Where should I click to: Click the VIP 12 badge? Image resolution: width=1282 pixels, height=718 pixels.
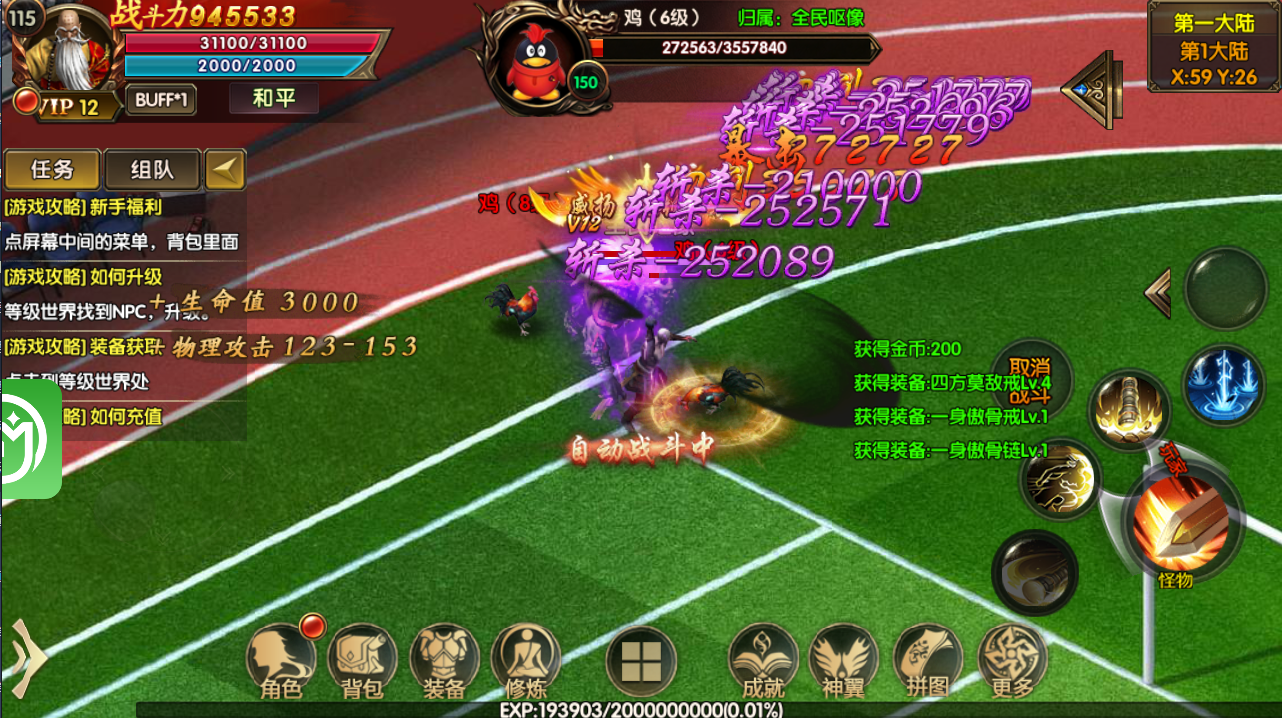click(x=68, y=105)
